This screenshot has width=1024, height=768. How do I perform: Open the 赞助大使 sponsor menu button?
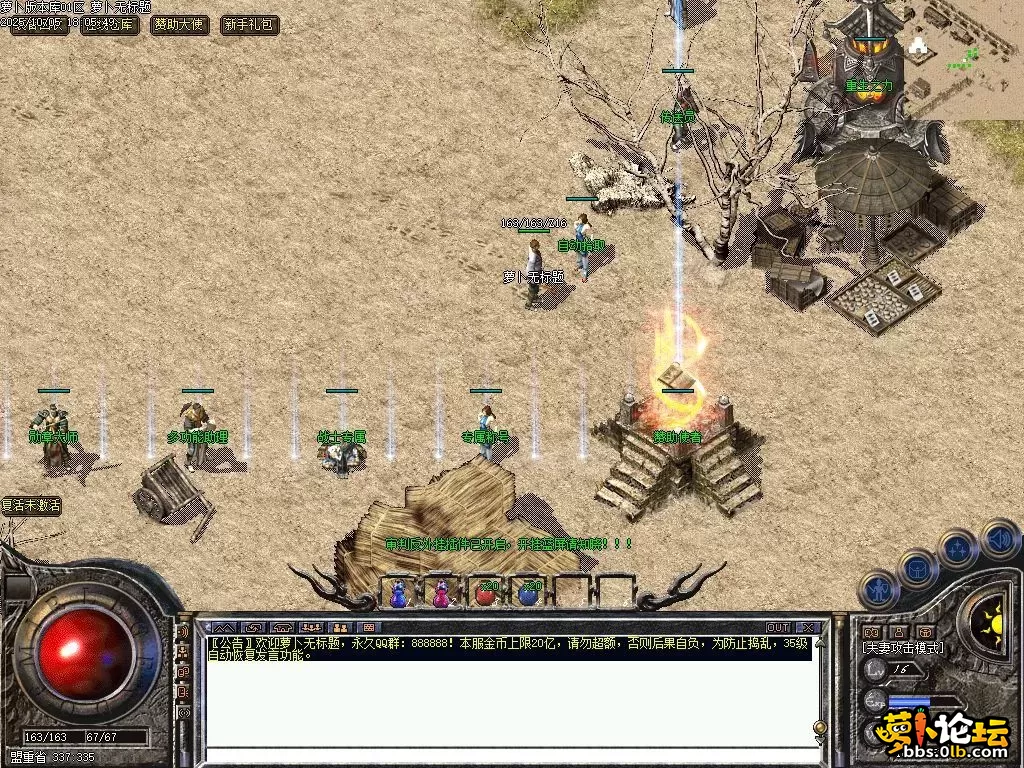click(x=180, y=25)
